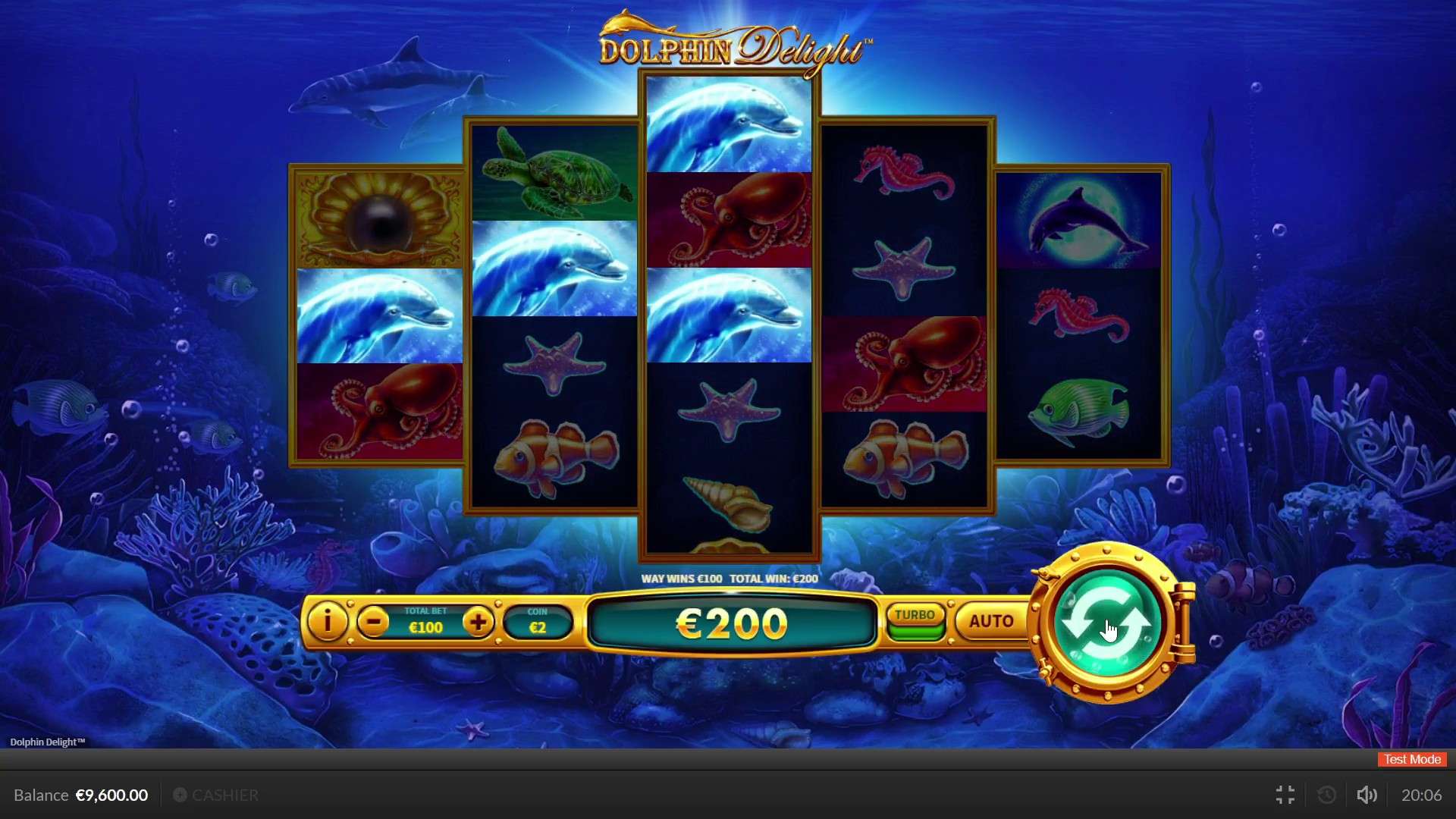This screenshot has width=1456, height=819.
Task: Mute game audio via the speaker icon
Action: (x=1367, y=795)
